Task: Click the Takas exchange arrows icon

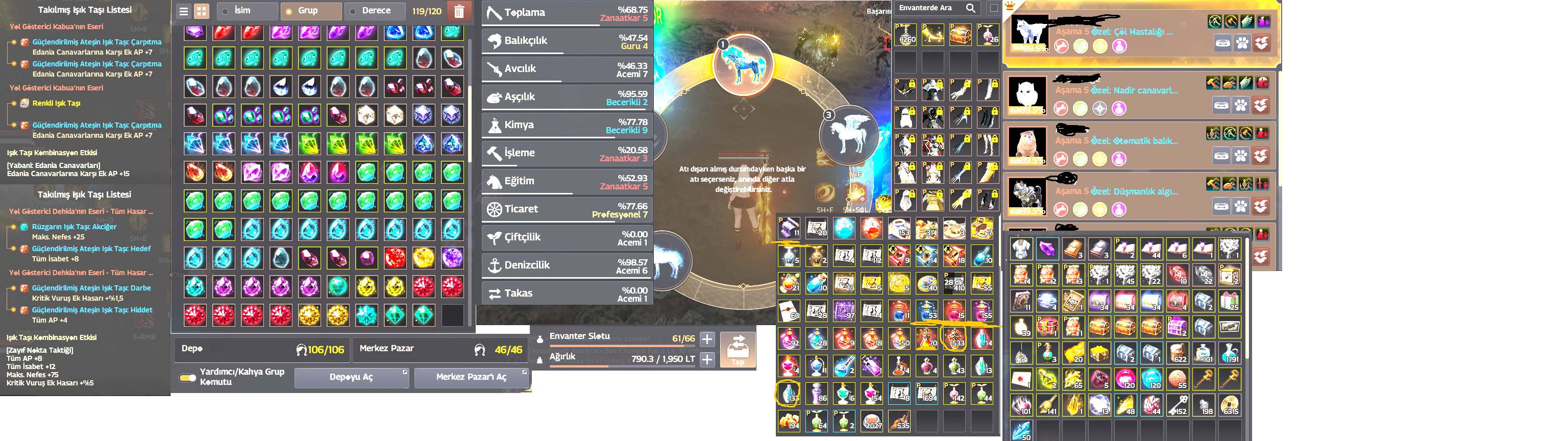Action: click(494, 294)
